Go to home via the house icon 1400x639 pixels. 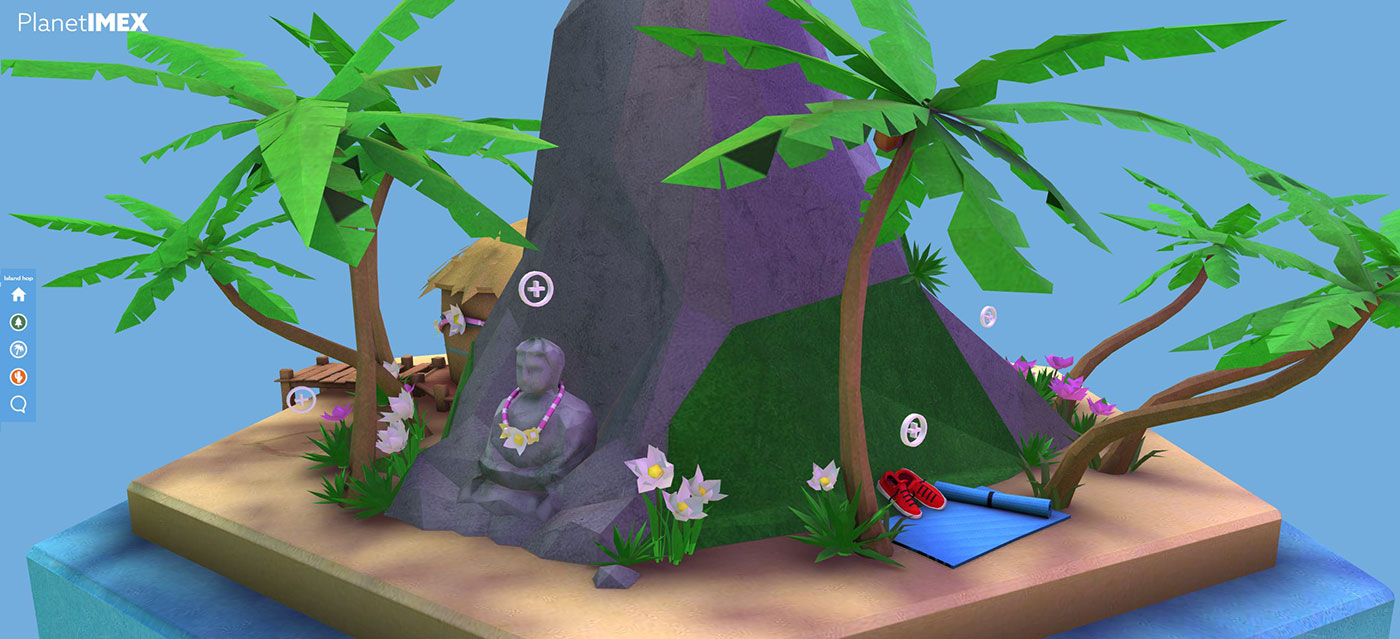18,295
